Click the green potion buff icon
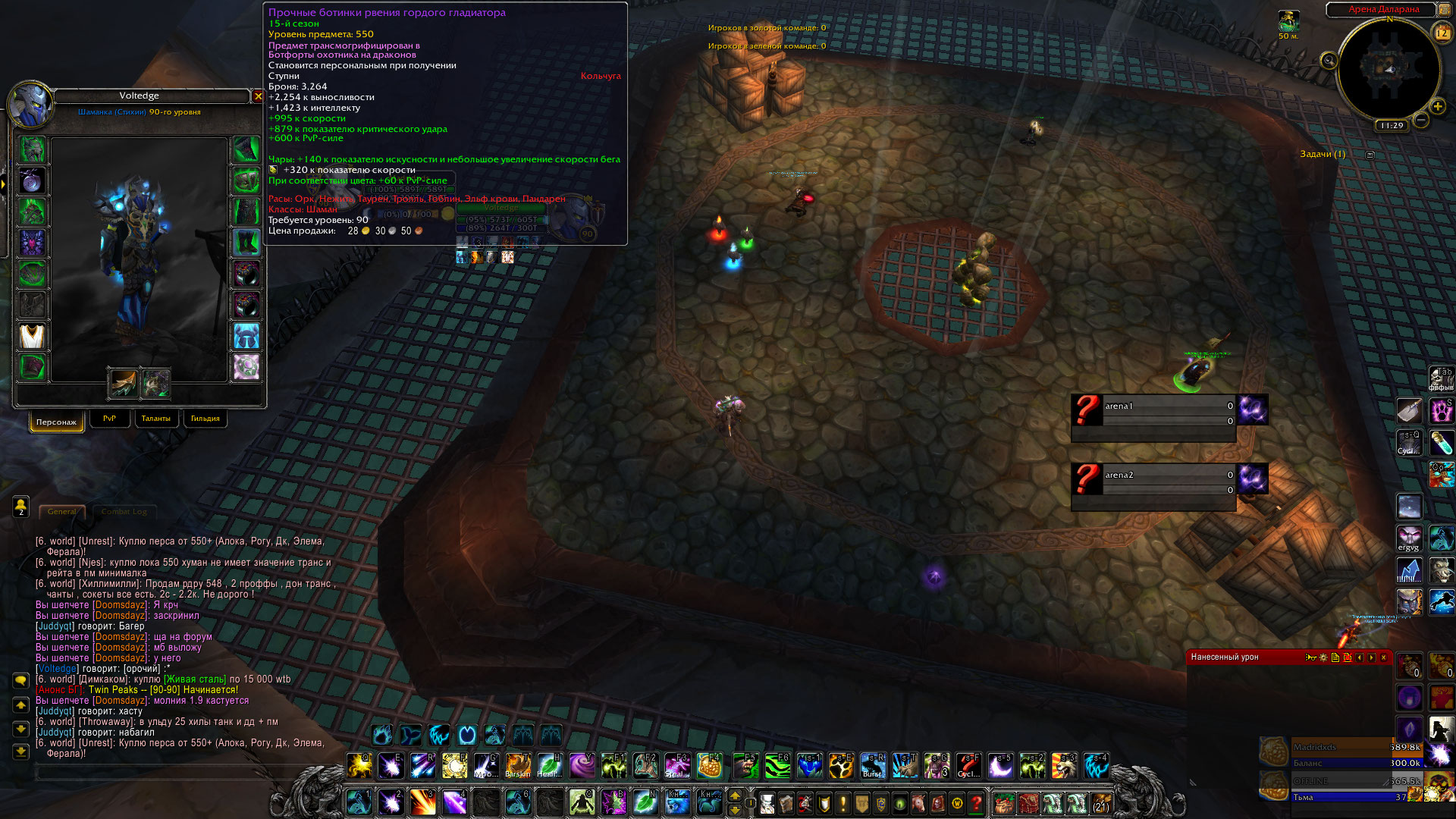Viewport: 1456px width, 819px height. click(1441, 442)
